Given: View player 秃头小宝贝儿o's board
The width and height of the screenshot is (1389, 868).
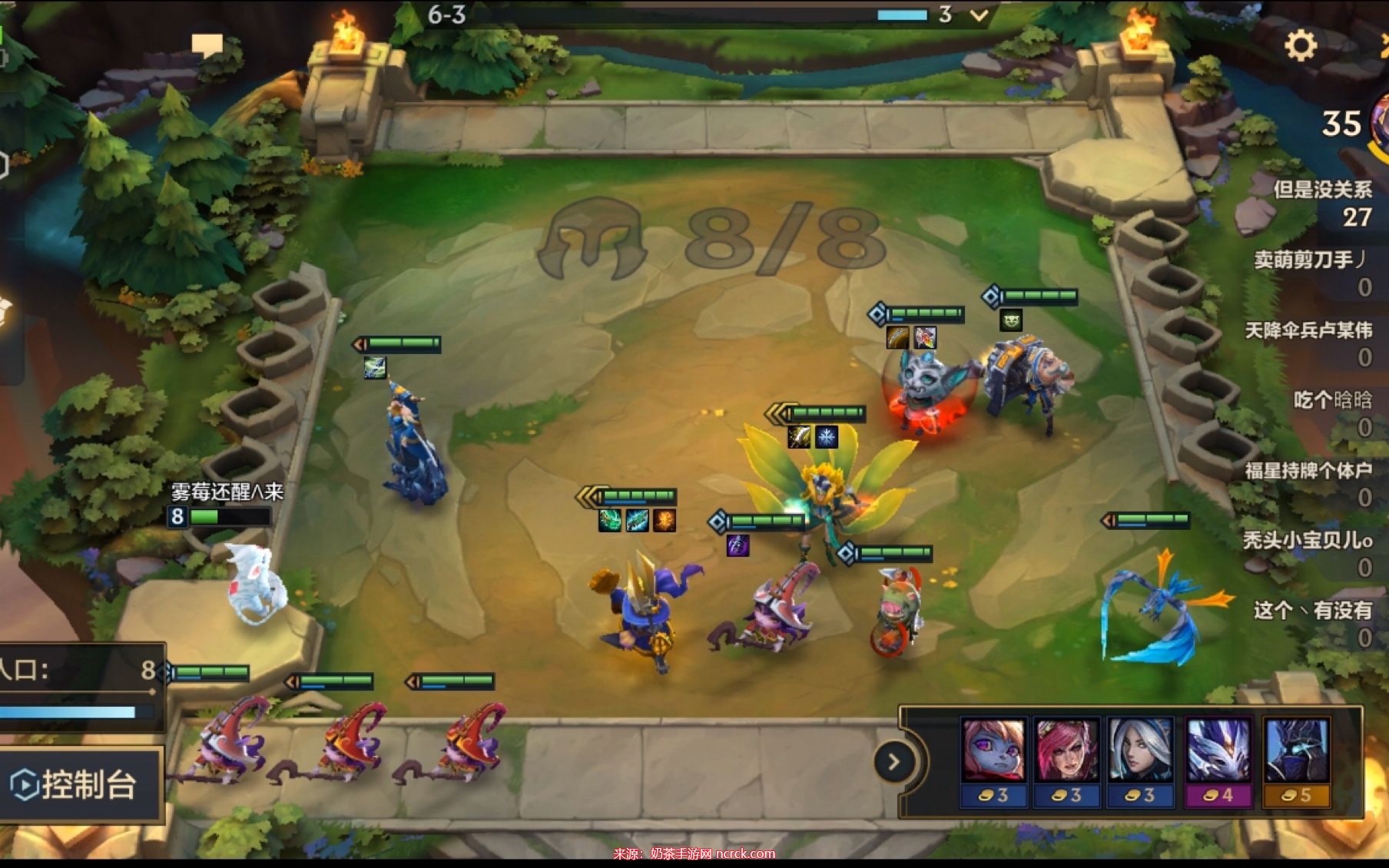Looking at the screenshot, I should [1309, 552].
